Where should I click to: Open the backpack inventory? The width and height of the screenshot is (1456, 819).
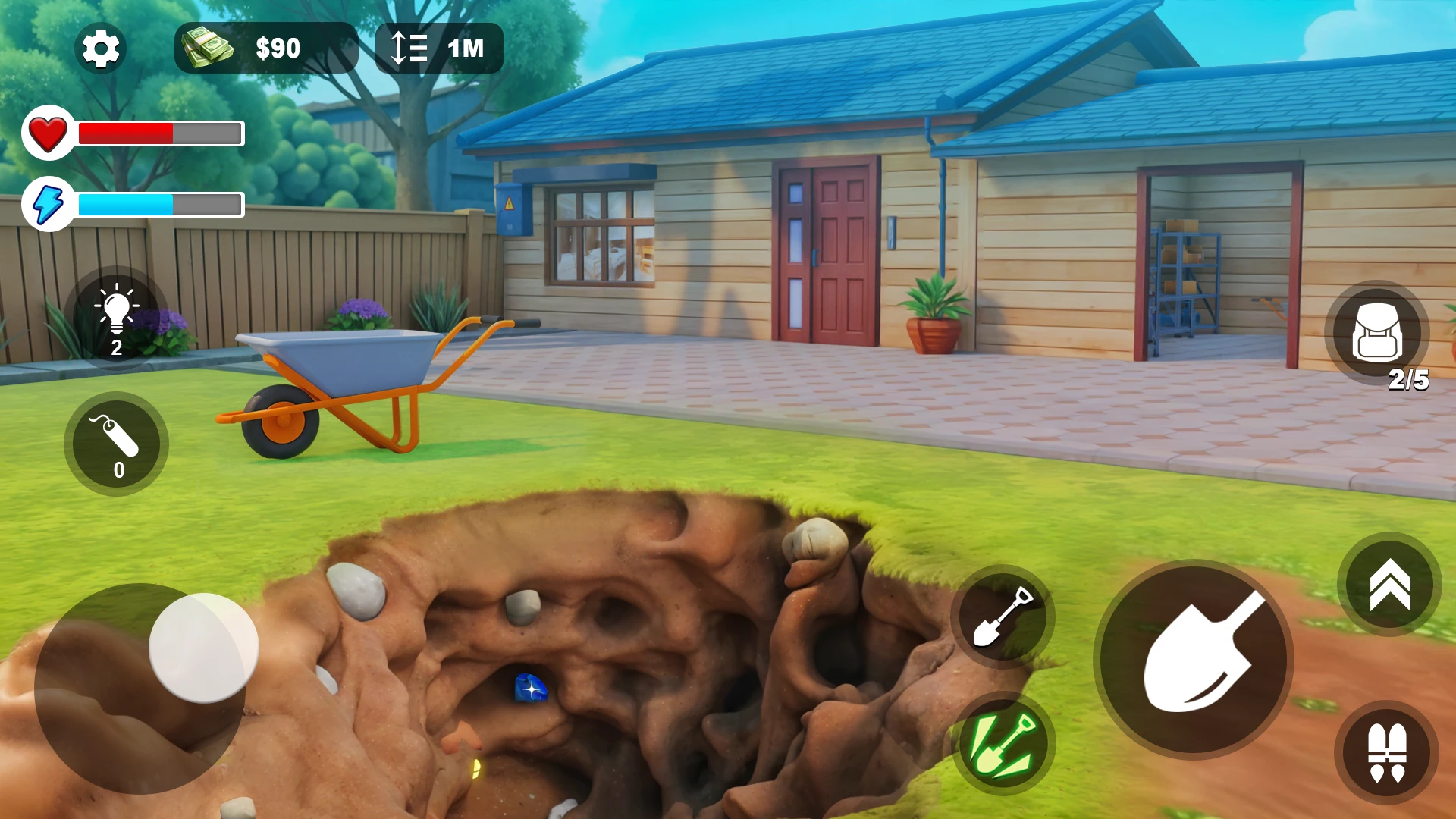pos(1377,334)
